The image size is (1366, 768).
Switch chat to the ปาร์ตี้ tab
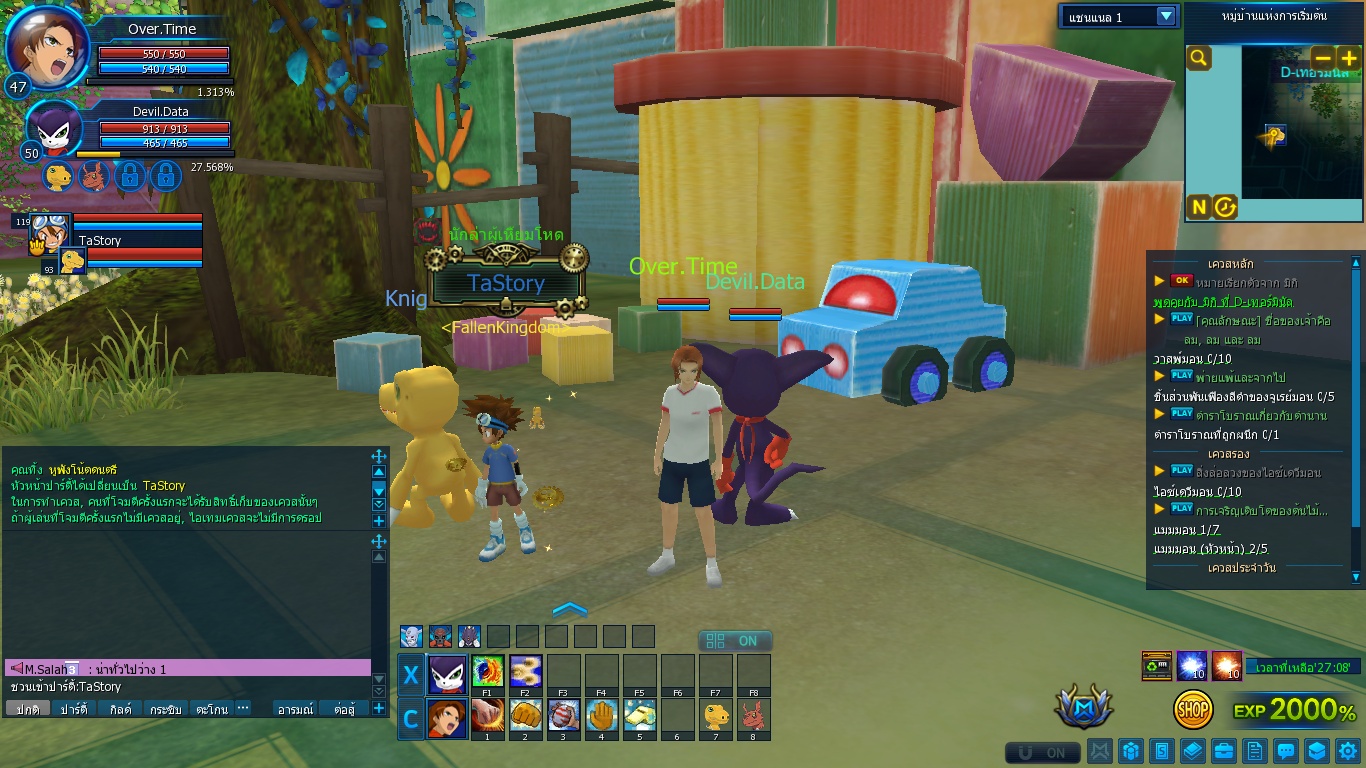pyautogui.click(x=74, y=709)
